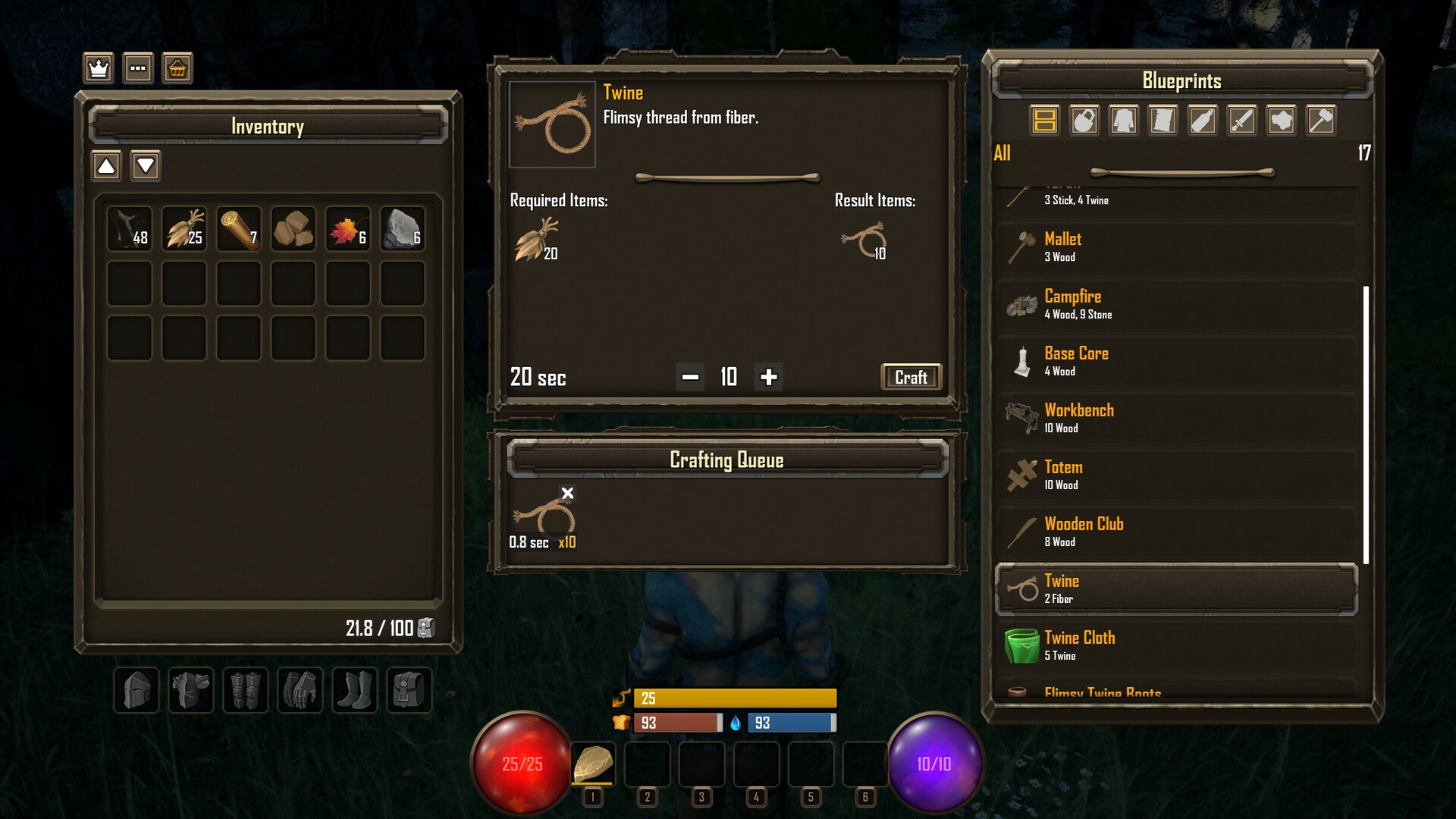Click the stone item in inventory
Screen dimensions: 1456x819
point(403,228)
